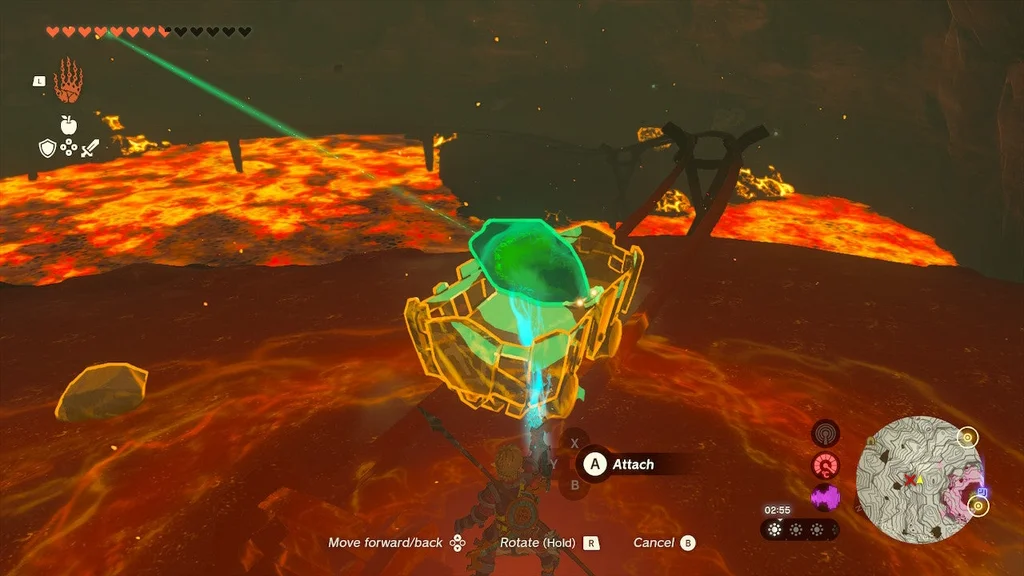Open the apple materials quick-select icon
Screen dimensions: 1024x576
pos(68,125)
